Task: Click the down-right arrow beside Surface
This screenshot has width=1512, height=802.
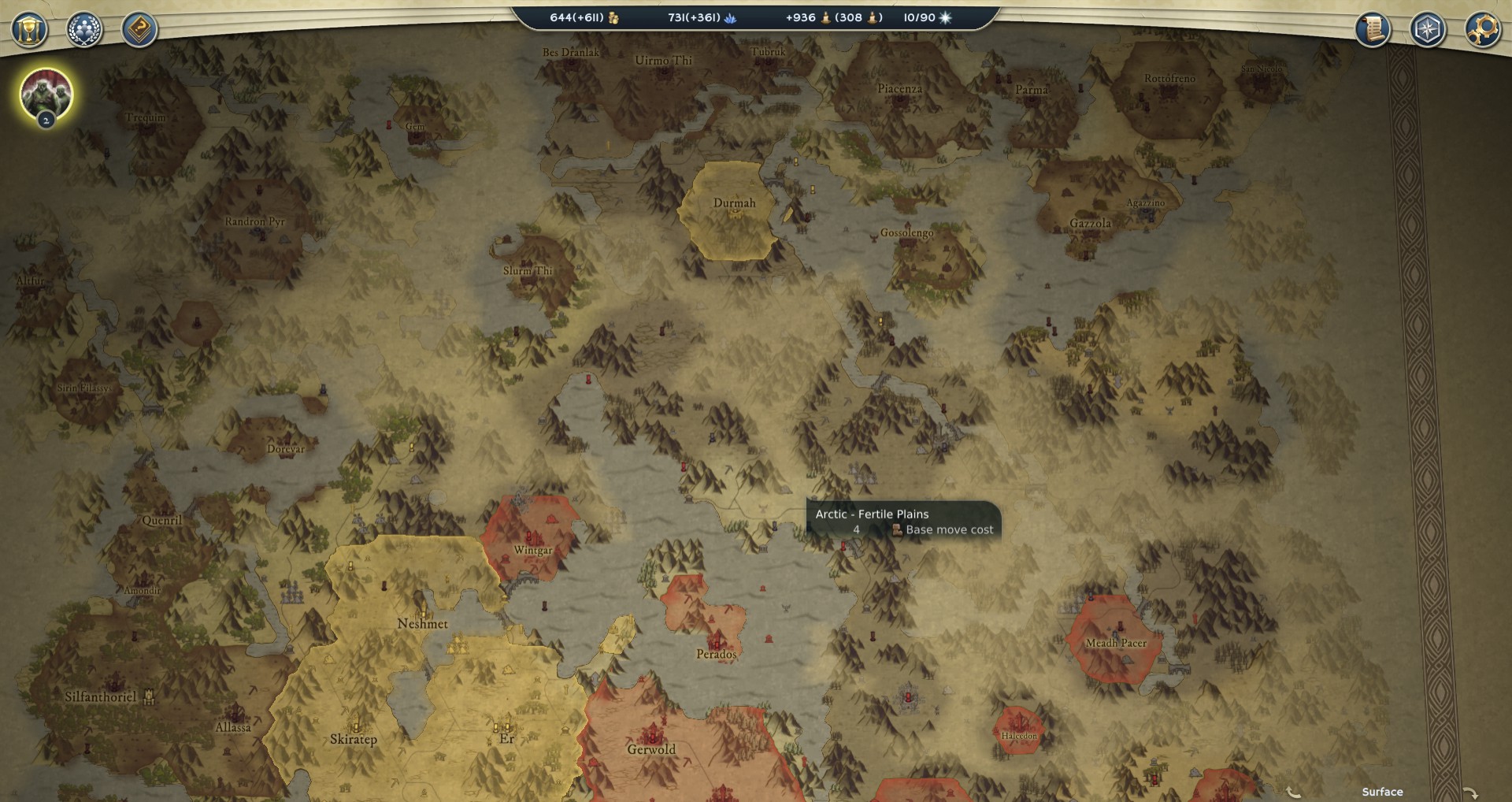Action: tap(1470, 793)
